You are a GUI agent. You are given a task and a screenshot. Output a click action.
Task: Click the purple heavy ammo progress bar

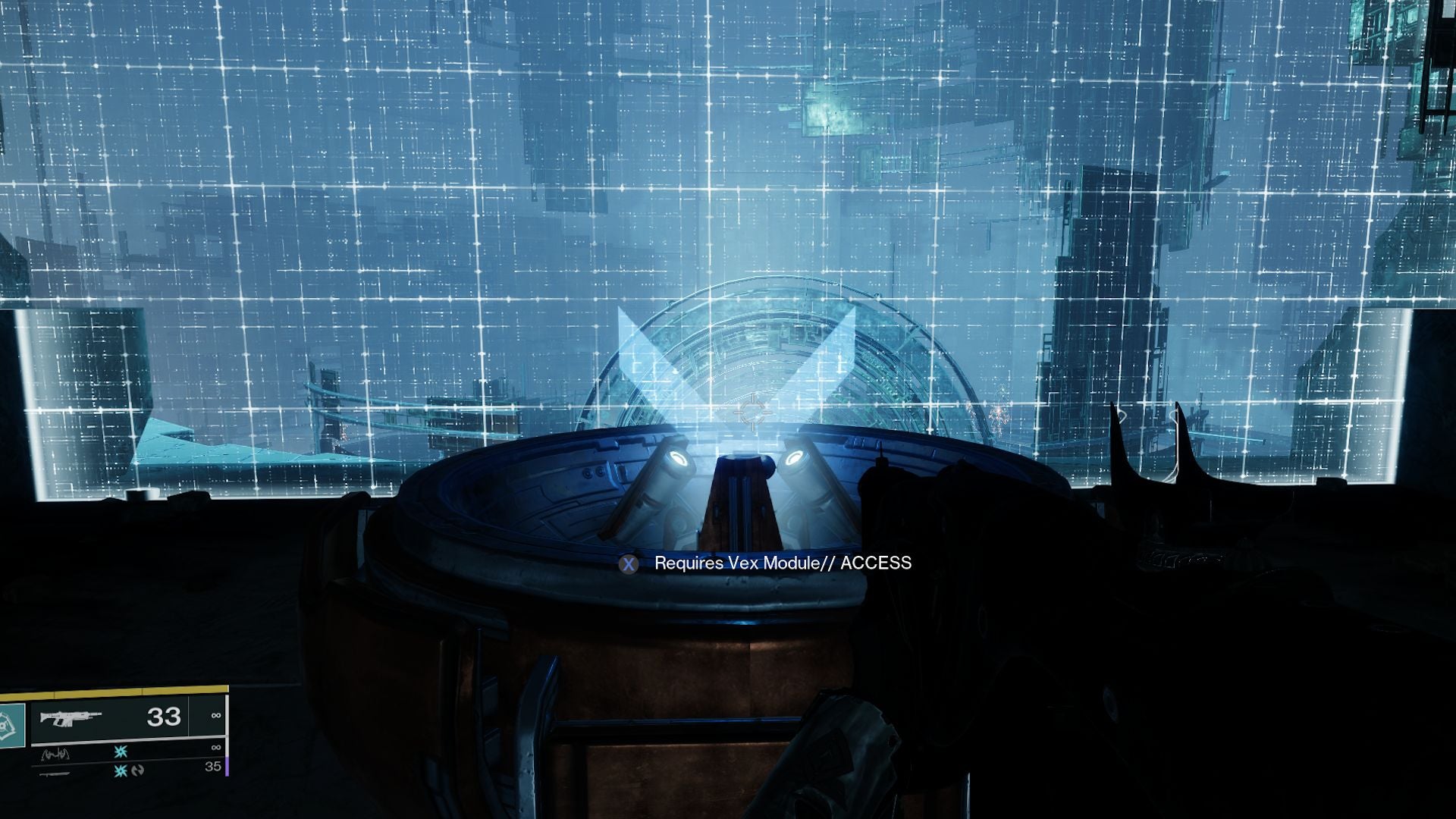(228, 767)
